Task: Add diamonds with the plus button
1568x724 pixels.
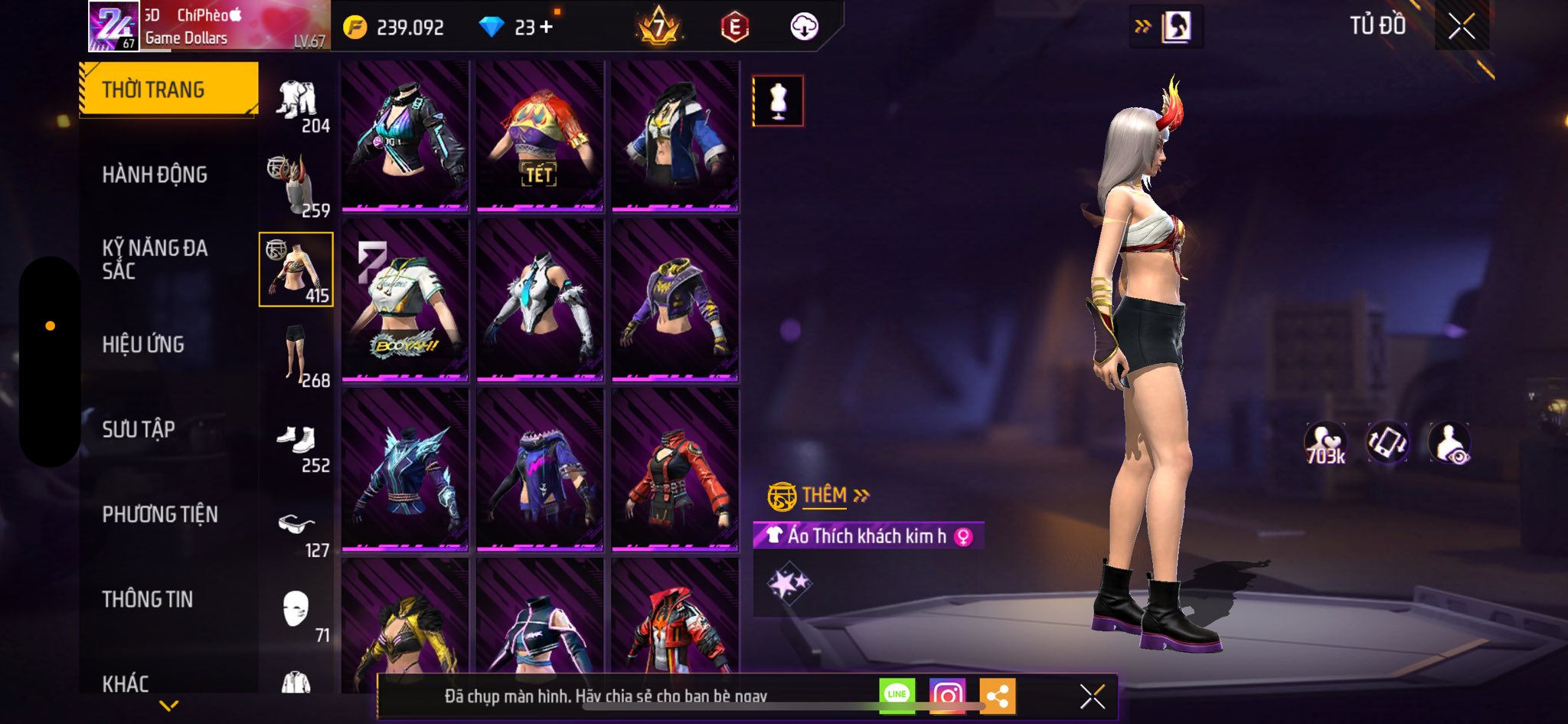Action: coord(546,28)
